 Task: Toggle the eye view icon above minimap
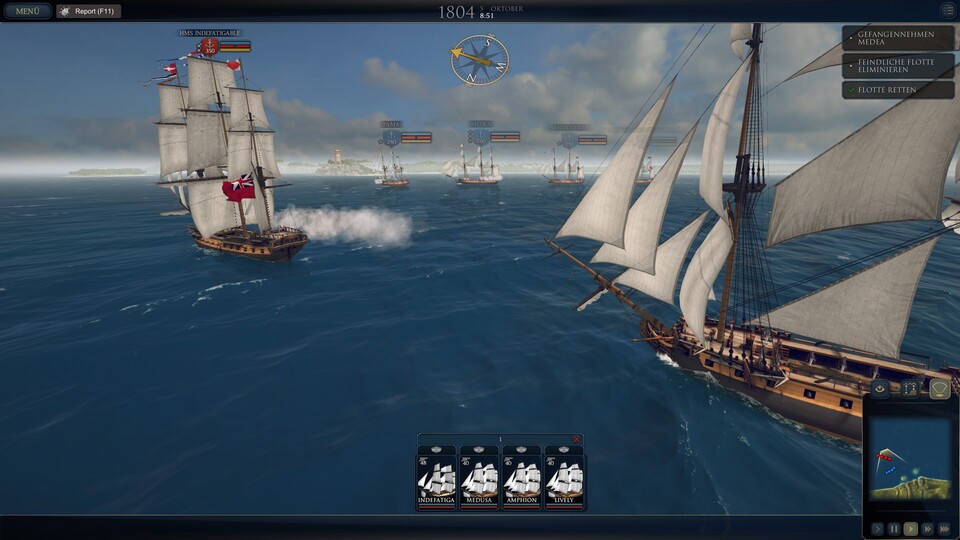pos(880,388)
